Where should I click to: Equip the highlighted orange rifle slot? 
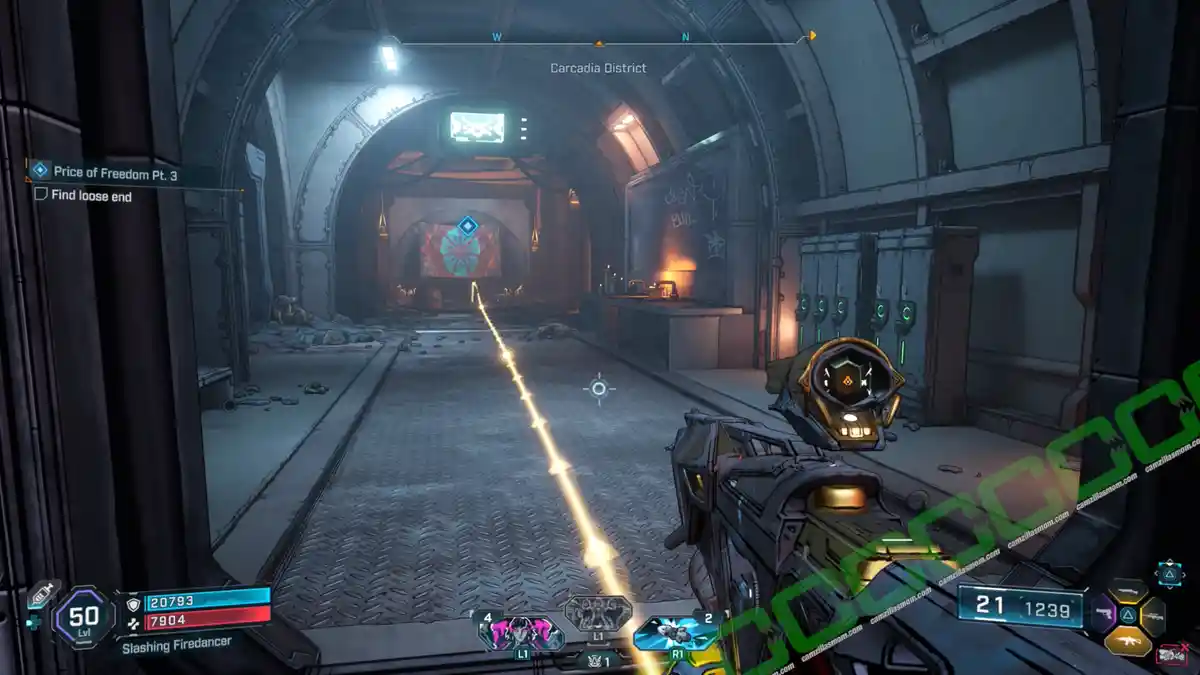tap(1128, 640)
